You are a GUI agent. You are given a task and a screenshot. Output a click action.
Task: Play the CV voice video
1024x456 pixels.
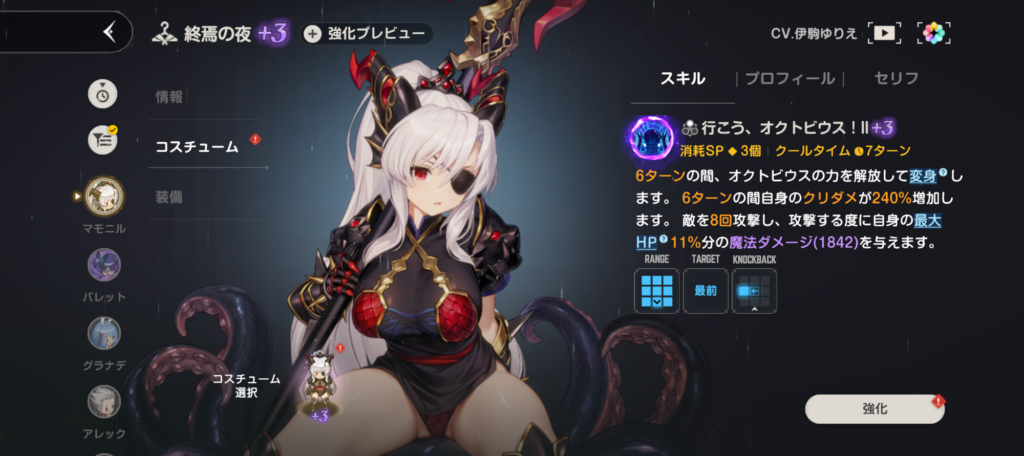(x=884, y=33)
